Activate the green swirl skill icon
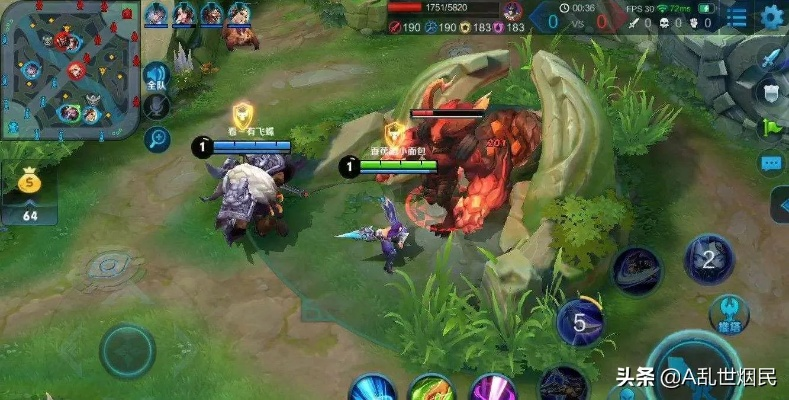This screenshot has height=400, width=789. pyautogui.click(x=431, y=388)
